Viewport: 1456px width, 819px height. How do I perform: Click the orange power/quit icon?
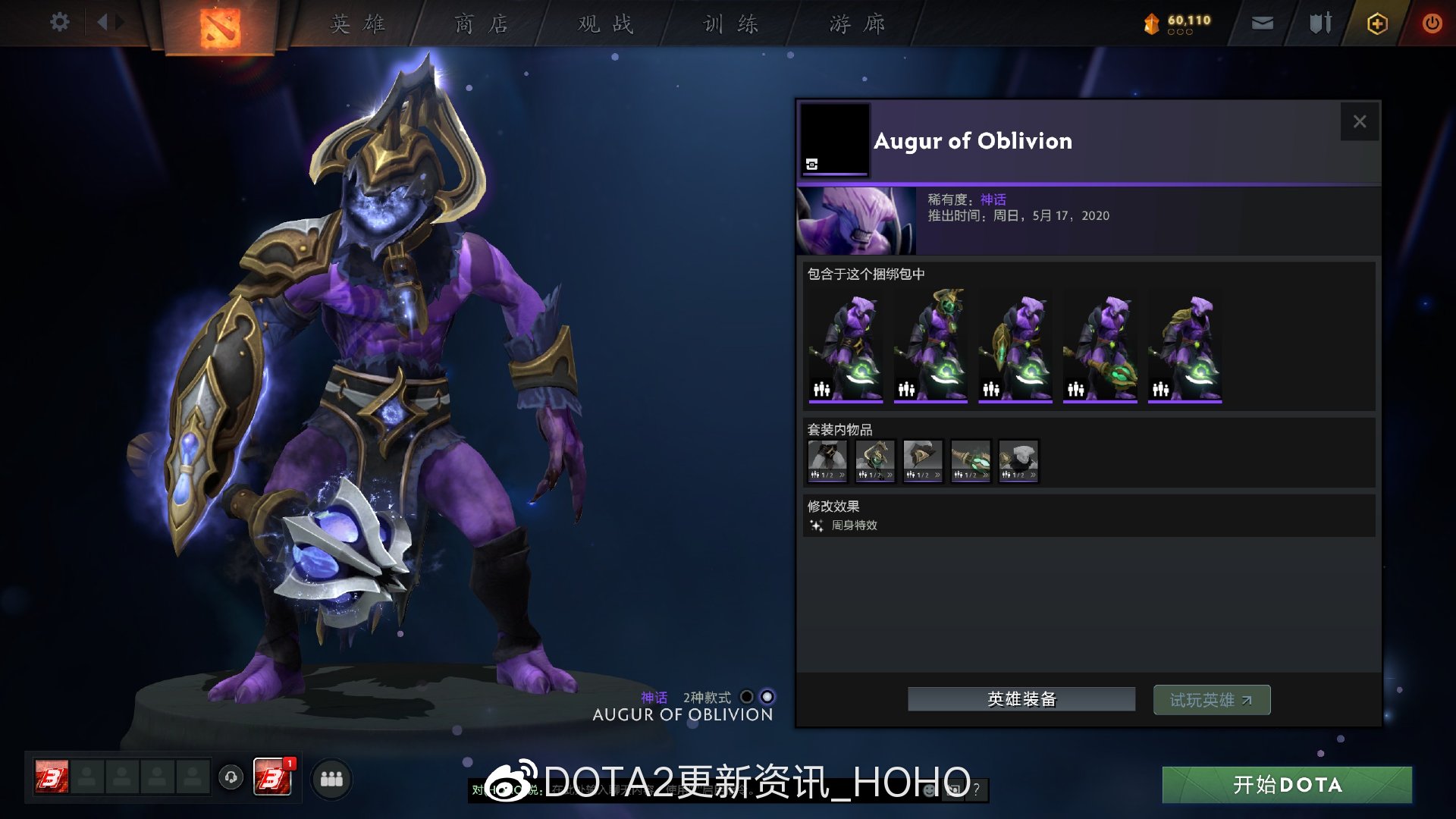[1433, 23]
